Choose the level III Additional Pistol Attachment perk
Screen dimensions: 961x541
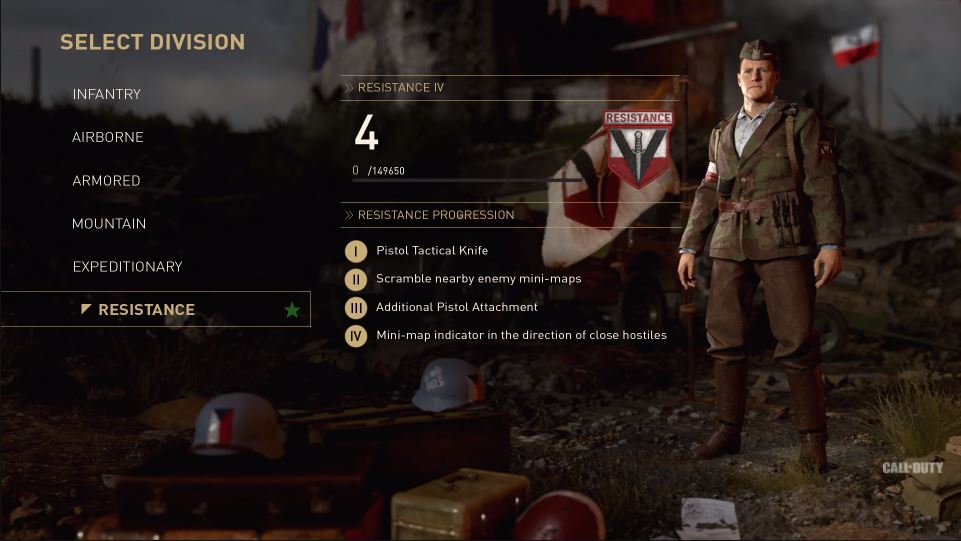[456, 307]
